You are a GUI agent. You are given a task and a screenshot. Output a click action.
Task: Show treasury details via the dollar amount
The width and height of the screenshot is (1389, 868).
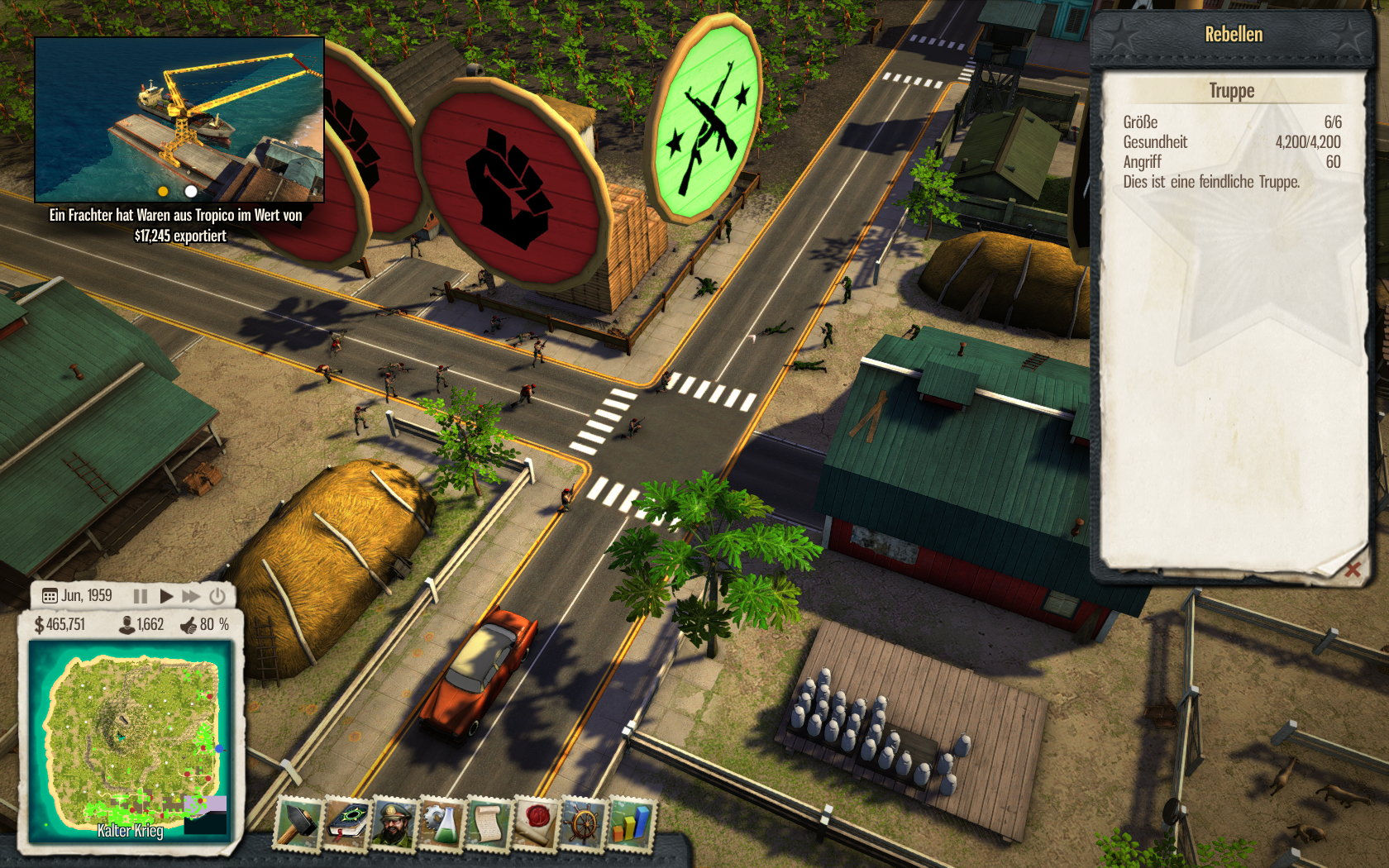click(x=60, y=625)
